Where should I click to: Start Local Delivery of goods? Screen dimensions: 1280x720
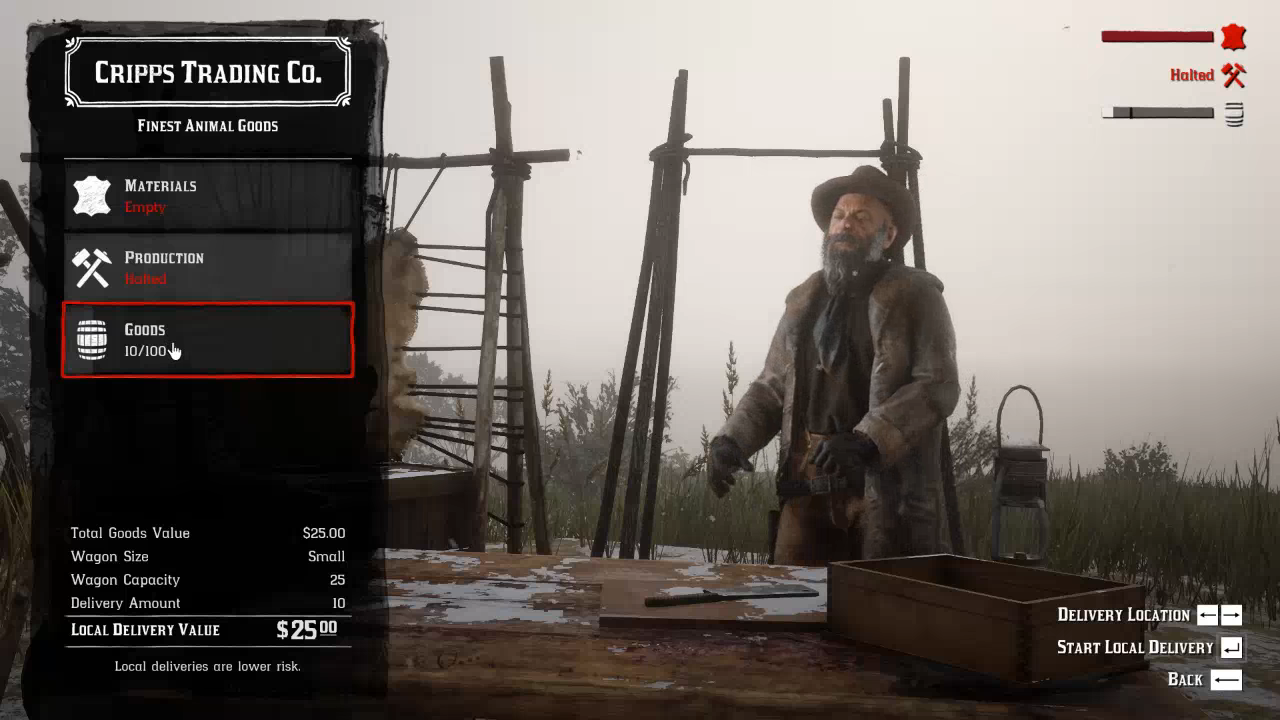(1148, 647)
